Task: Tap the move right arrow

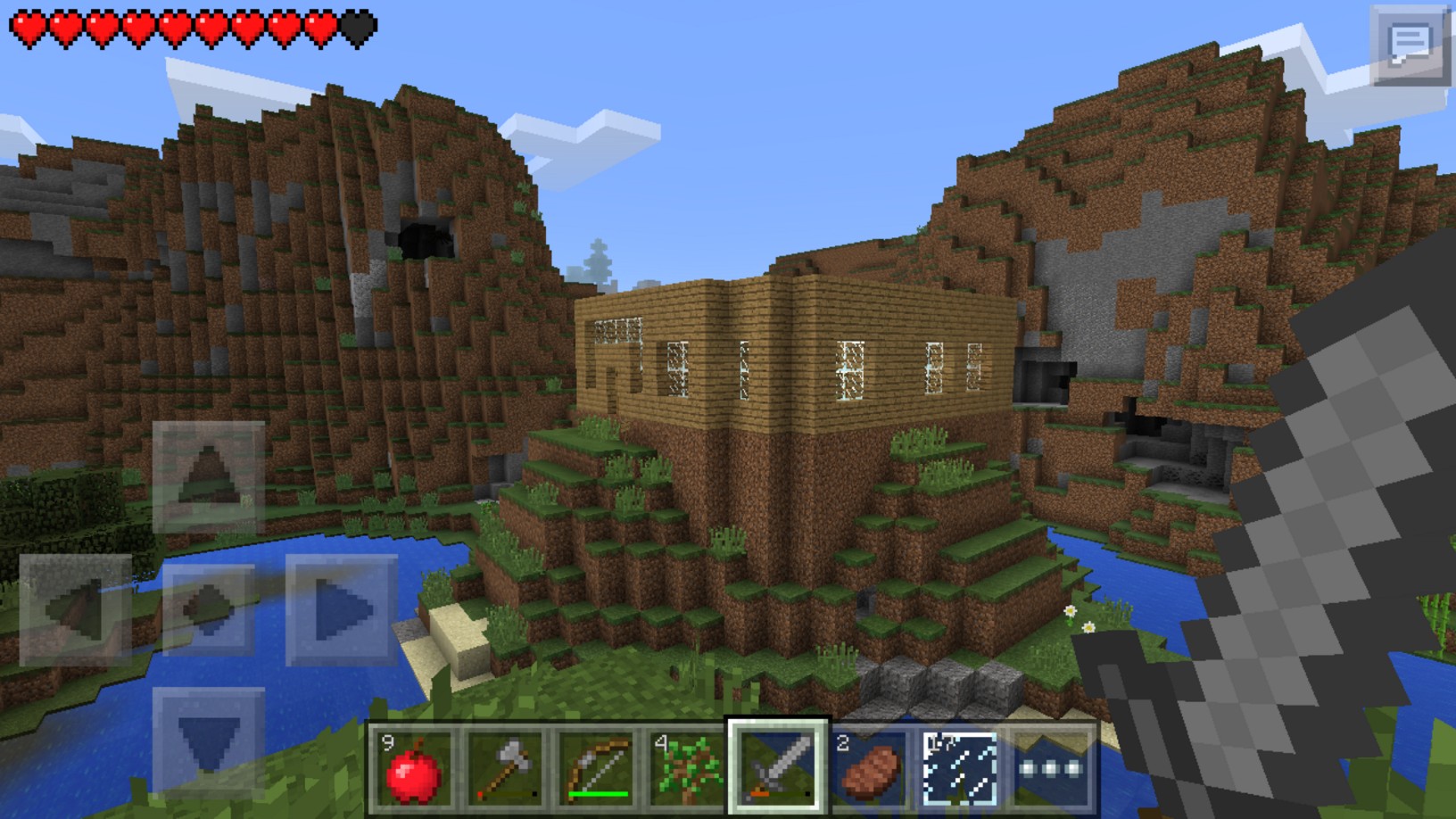Action: pyautogui.click(x=342, y=610)
